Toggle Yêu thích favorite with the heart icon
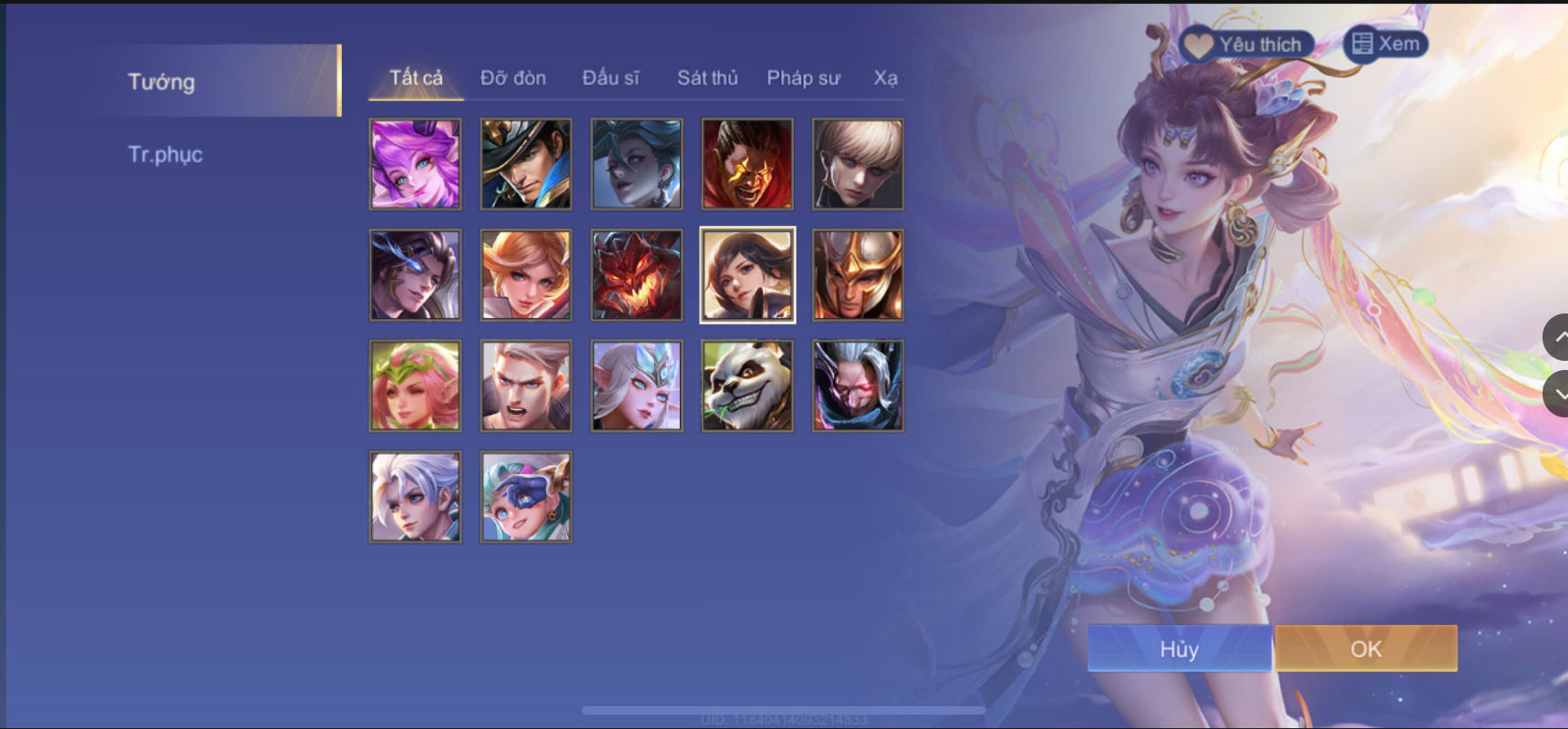Viewport: 1568px width, 729px height. (x=1195, y=42)
